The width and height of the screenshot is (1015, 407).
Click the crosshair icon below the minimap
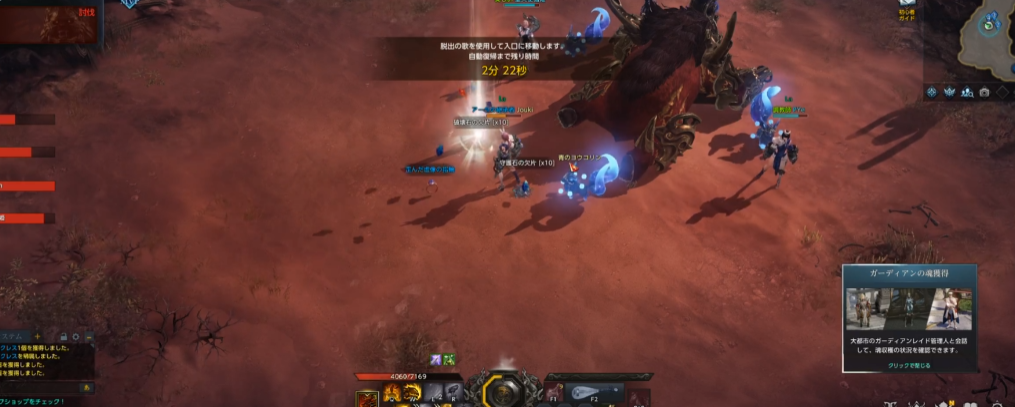(931, 92)
